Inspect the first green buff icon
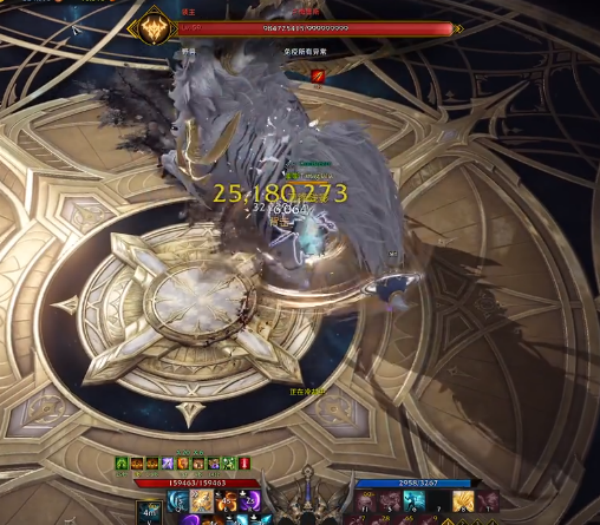The image size is (600, 525). pos(122,464)
